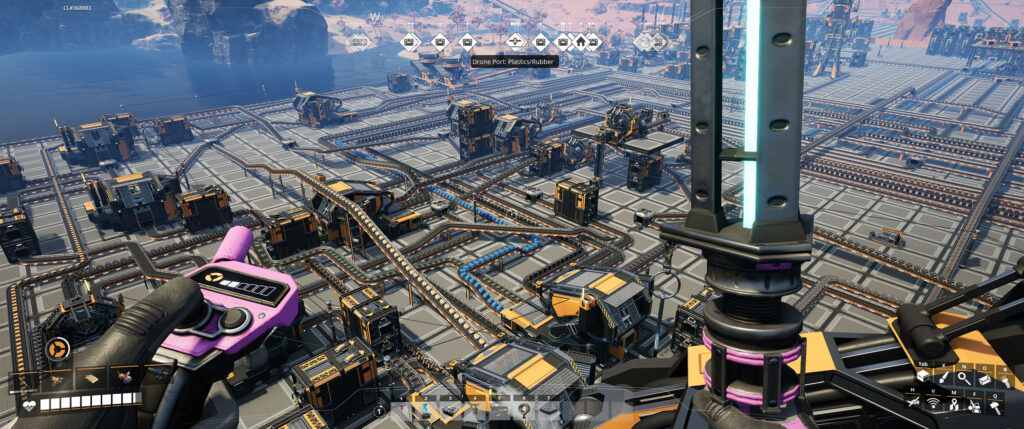The width and height of the screenshot is (1024, 429).
Task: Select the home marker on the compass
Action: (x=579, y=42)
